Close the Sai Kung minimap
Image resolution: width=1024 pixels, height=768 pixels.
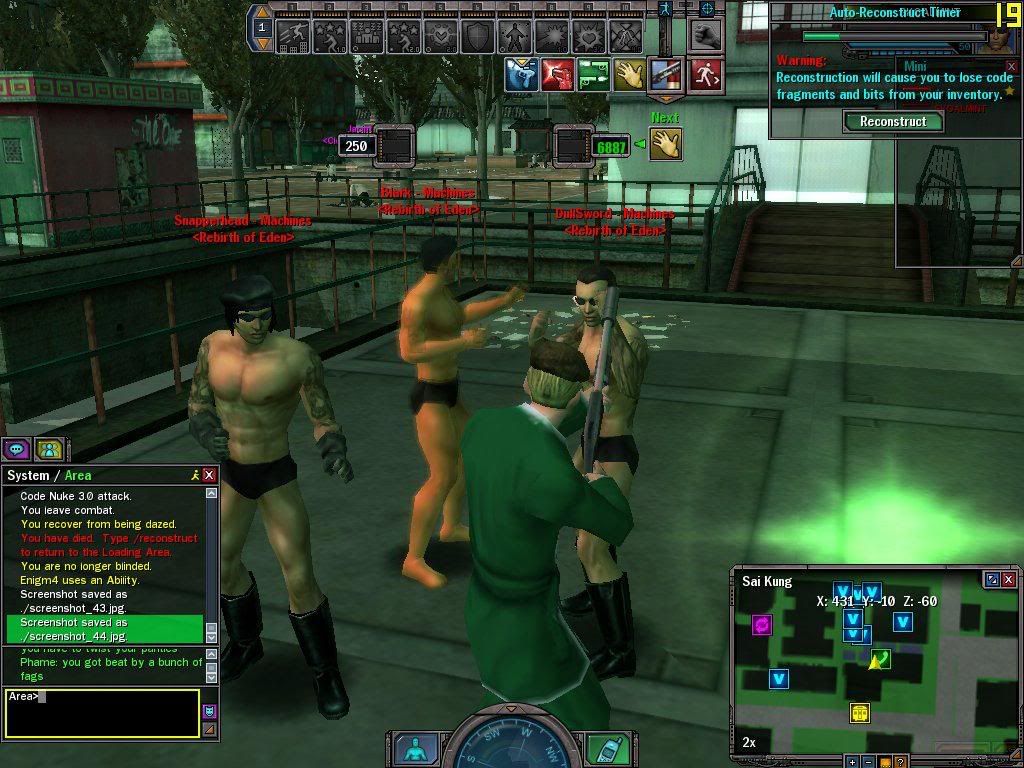pyautogui.click(x=1009, y=579)
